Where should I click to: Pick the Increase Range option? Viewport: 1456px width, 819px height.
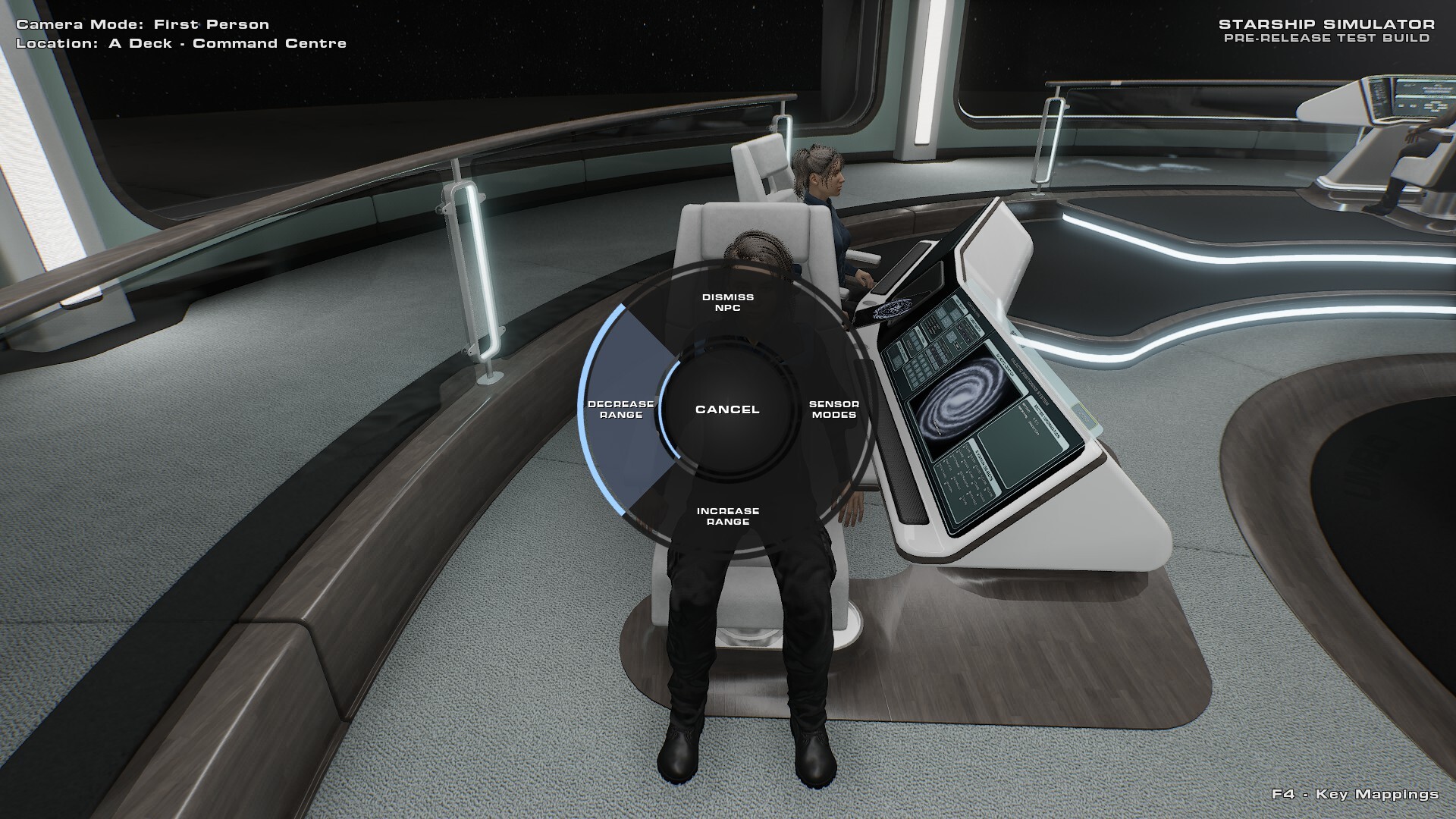[727, 516]
